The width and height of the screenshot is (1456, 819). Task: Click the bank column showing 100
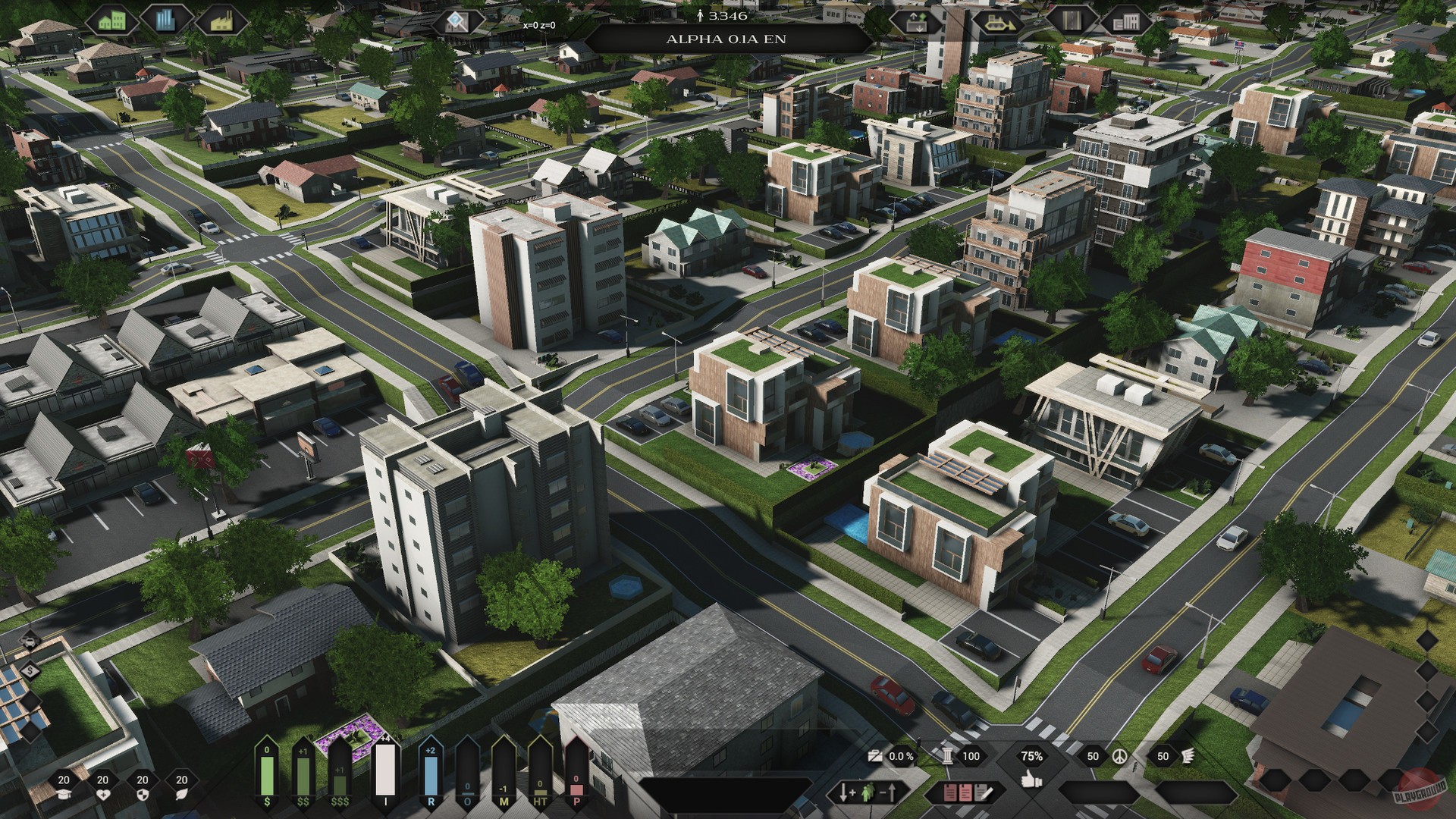point(971,757)
